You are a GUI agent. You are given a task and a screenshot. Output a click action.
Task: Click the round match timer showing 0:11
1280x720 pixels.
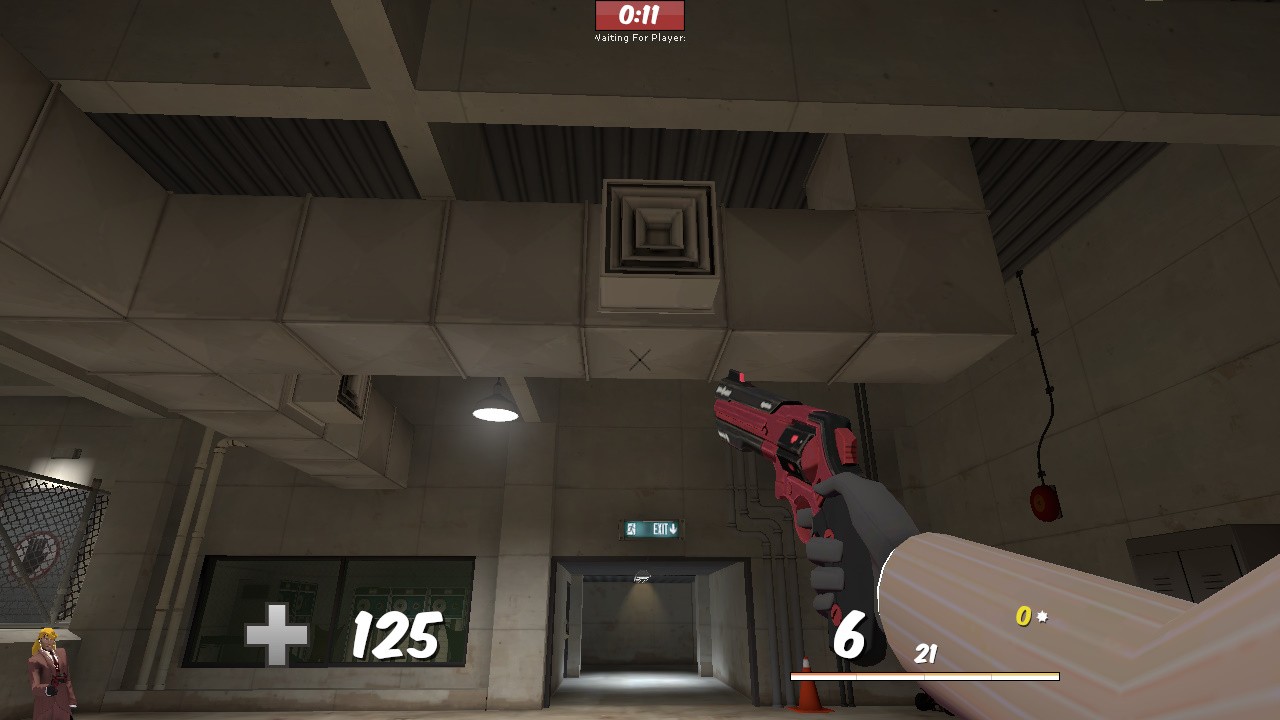(x=640, y=16)
